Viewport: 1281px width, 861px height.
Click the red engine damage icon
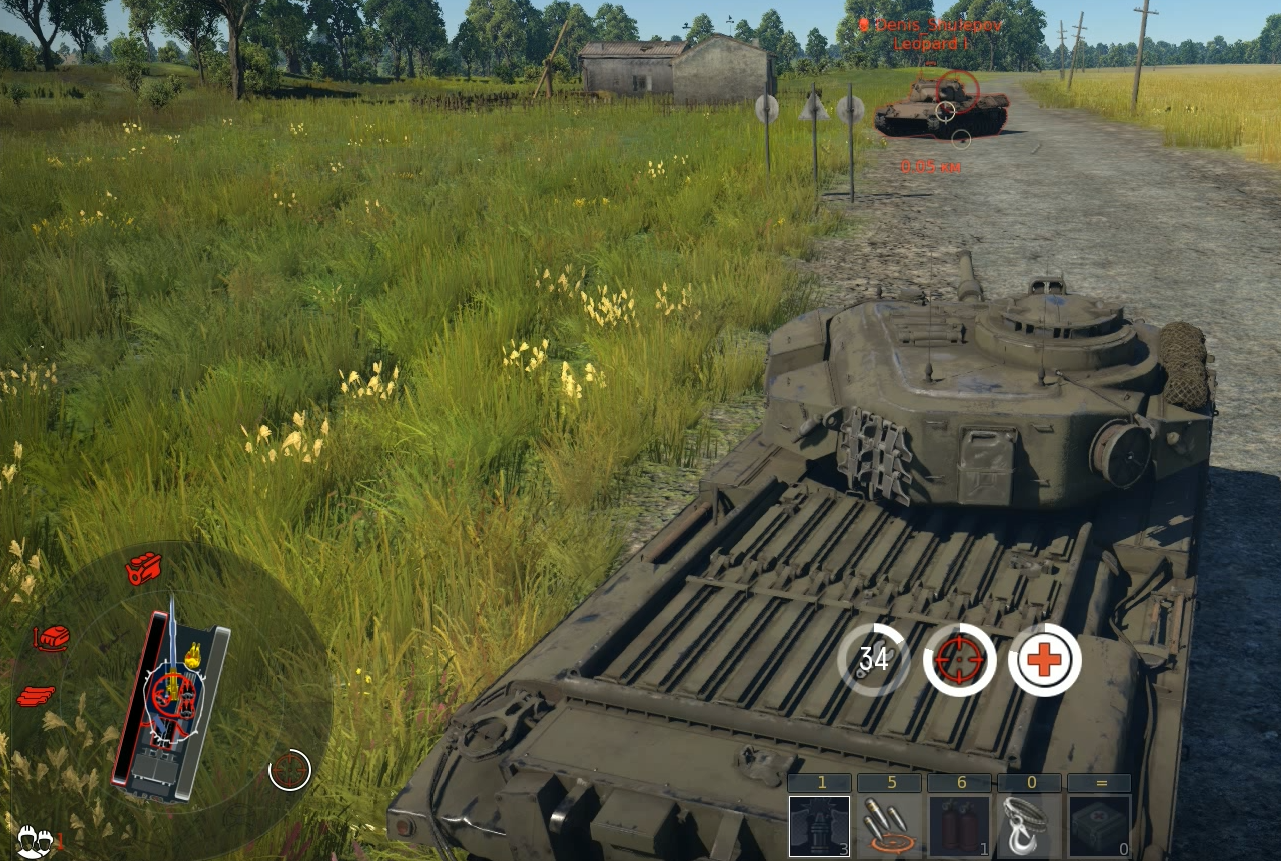pos(143,568)
